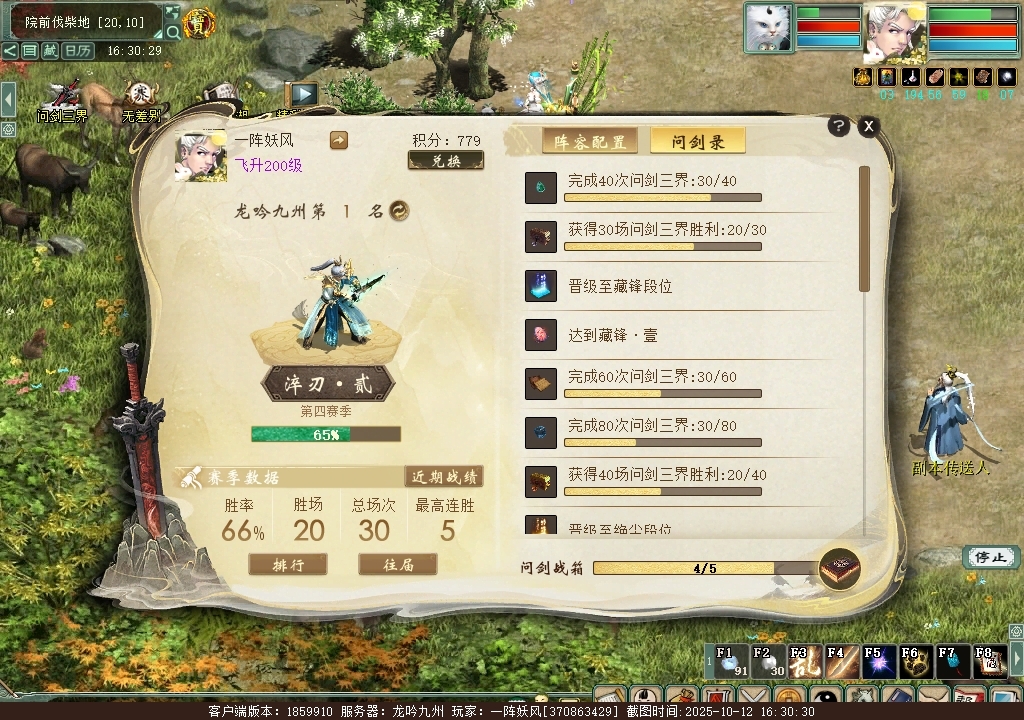1024x720 pixels.
Task: Click the round swap icon beside server rank
Action: [x=399, y=211]
